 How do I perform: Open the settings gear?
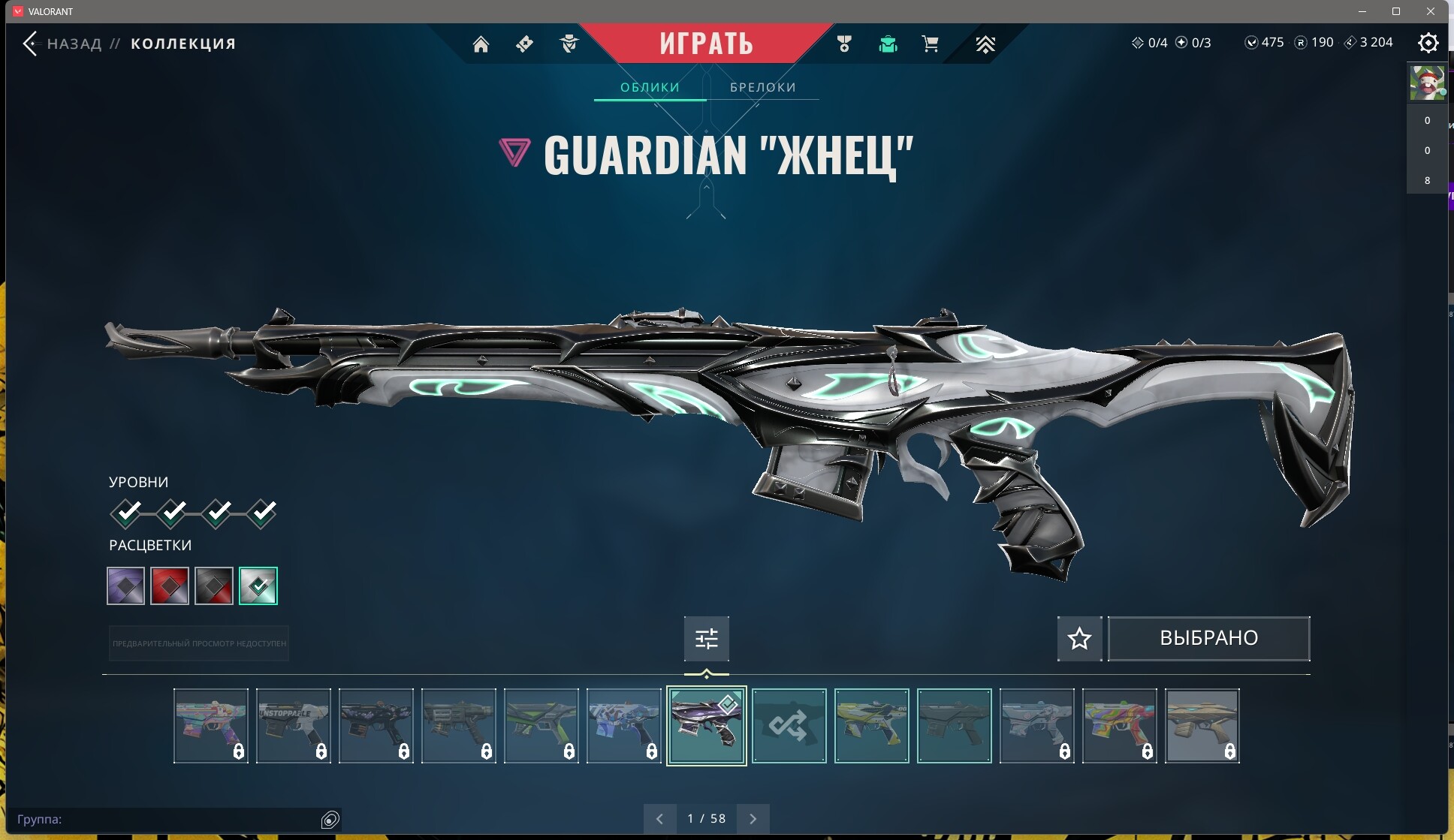click(1428, 43)
